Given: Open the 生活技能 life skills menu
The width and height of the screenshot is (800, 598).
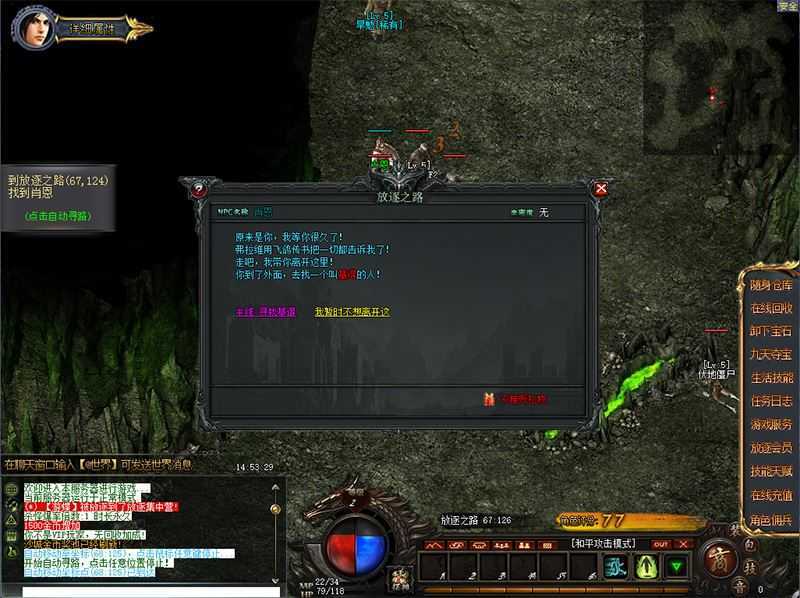Looking at the screenshot, I should coord(771,378).
